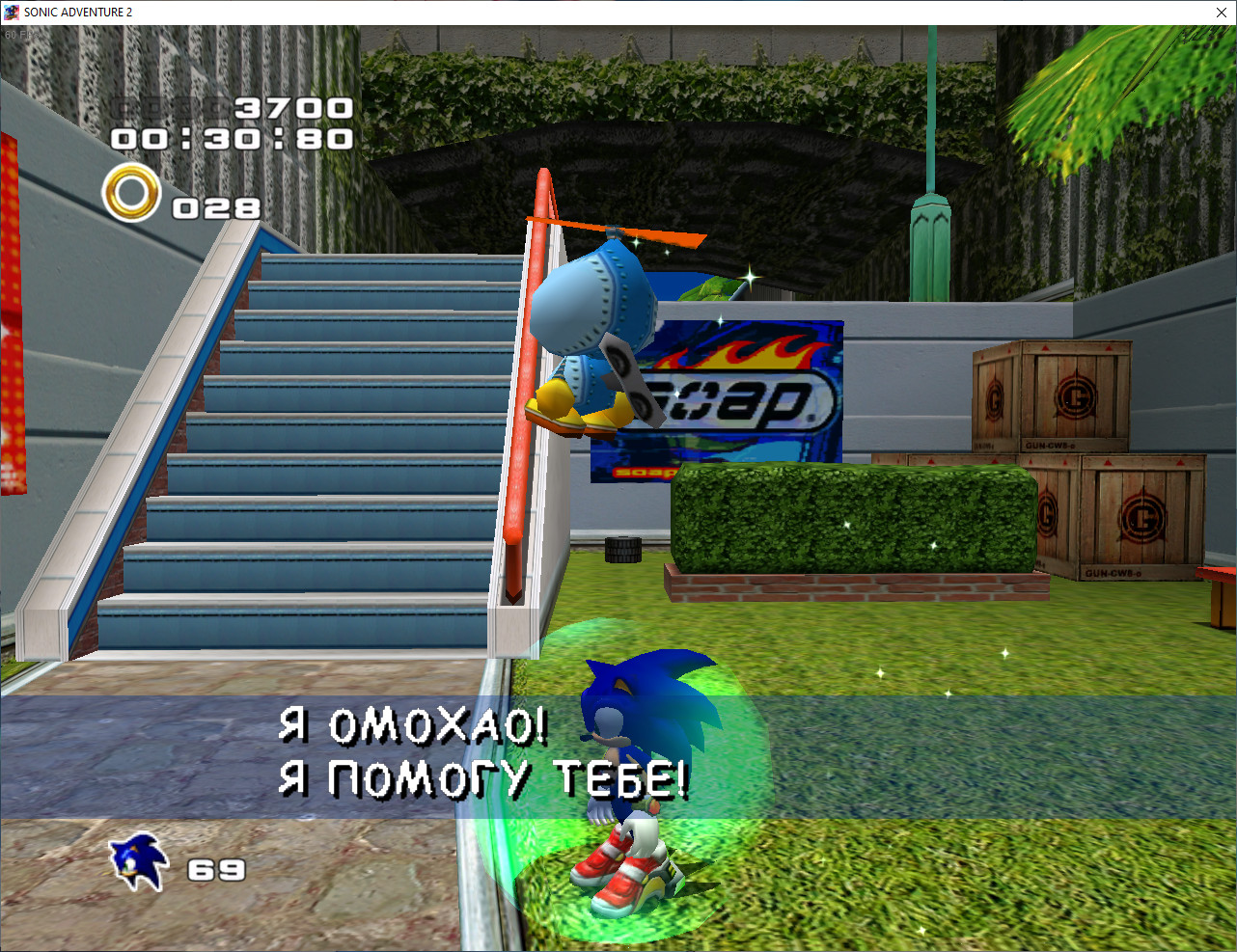1237x952 pixels.
Task: Click the timer showing 00:30:80
Action: pyautogui.click(x=230, y=140)
